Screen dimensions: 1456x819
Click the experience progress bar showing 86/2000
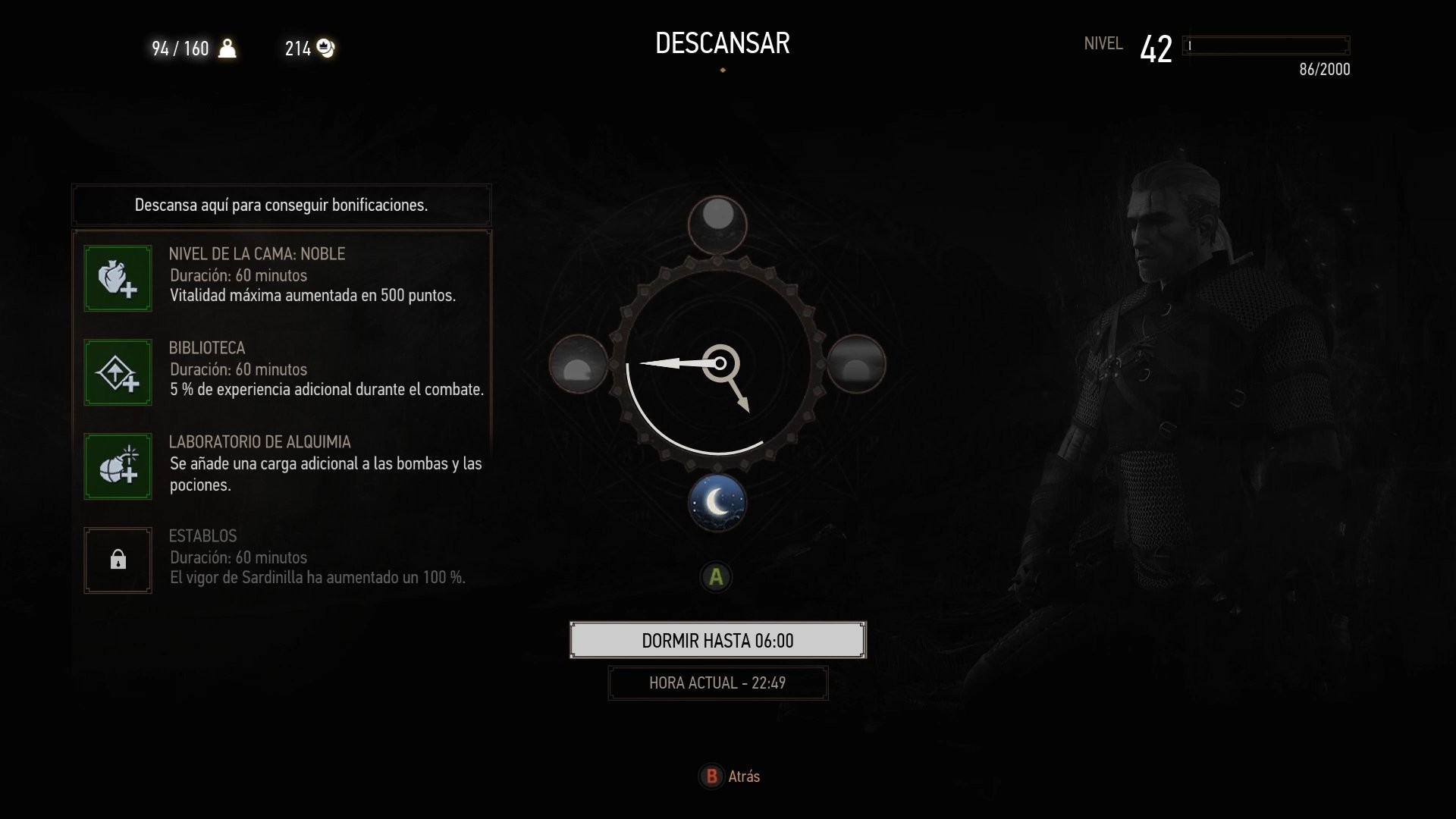1266,45
